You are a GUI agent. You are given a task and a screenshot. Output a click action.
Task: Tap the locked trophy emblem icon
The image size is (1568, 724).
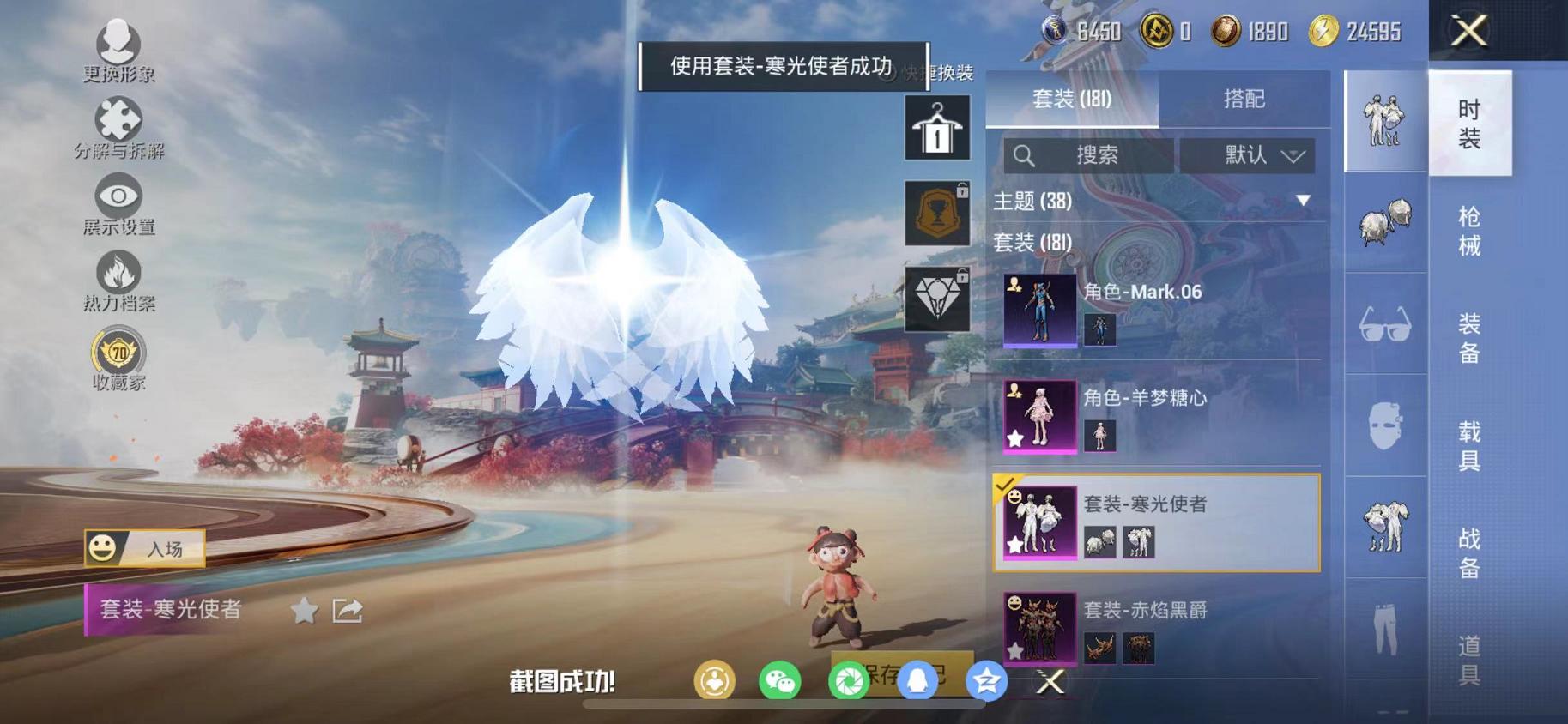click(x=939, y=213)
